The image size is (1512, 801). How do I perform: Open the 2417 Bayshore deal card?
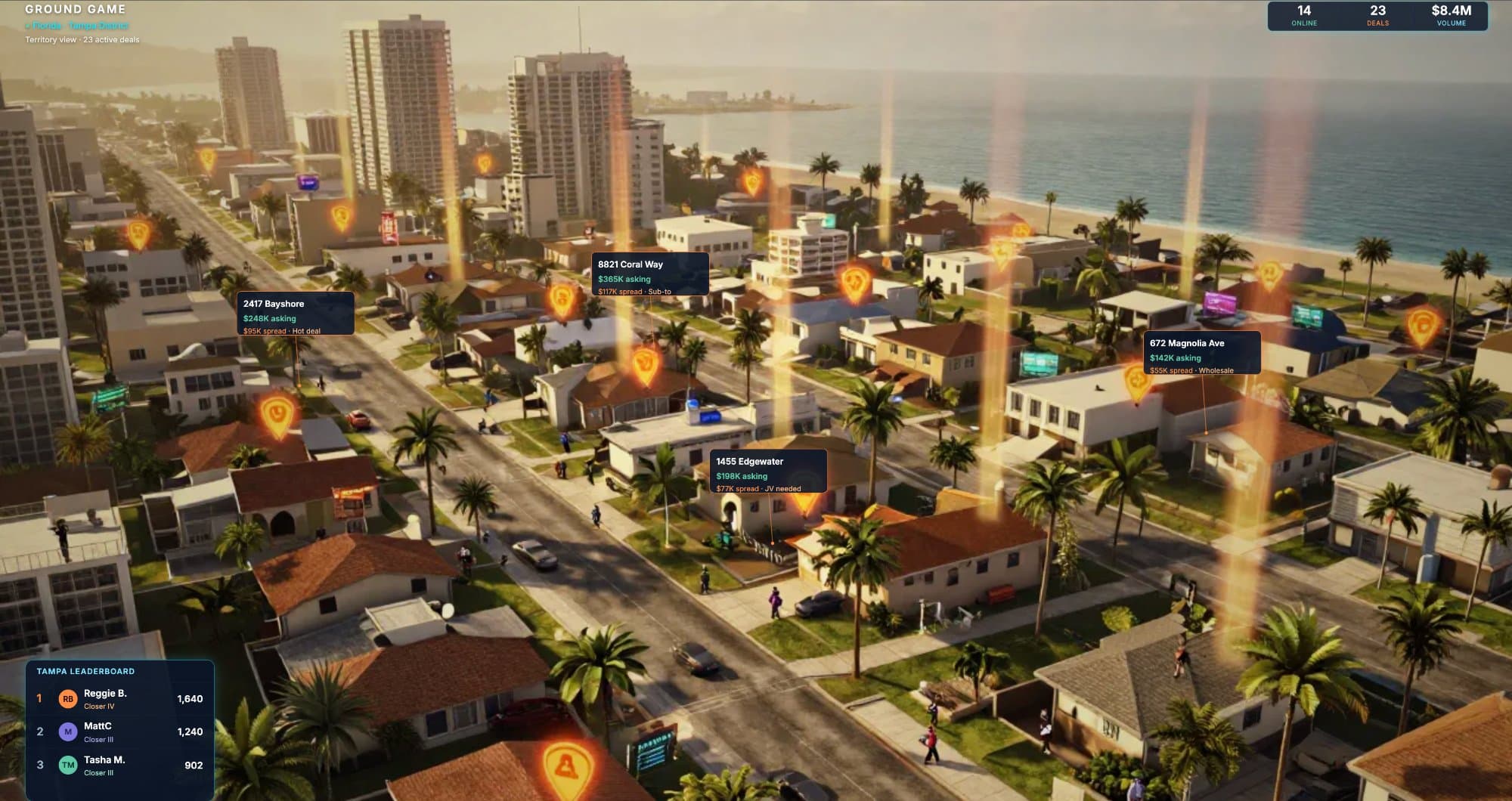(295, 314)
